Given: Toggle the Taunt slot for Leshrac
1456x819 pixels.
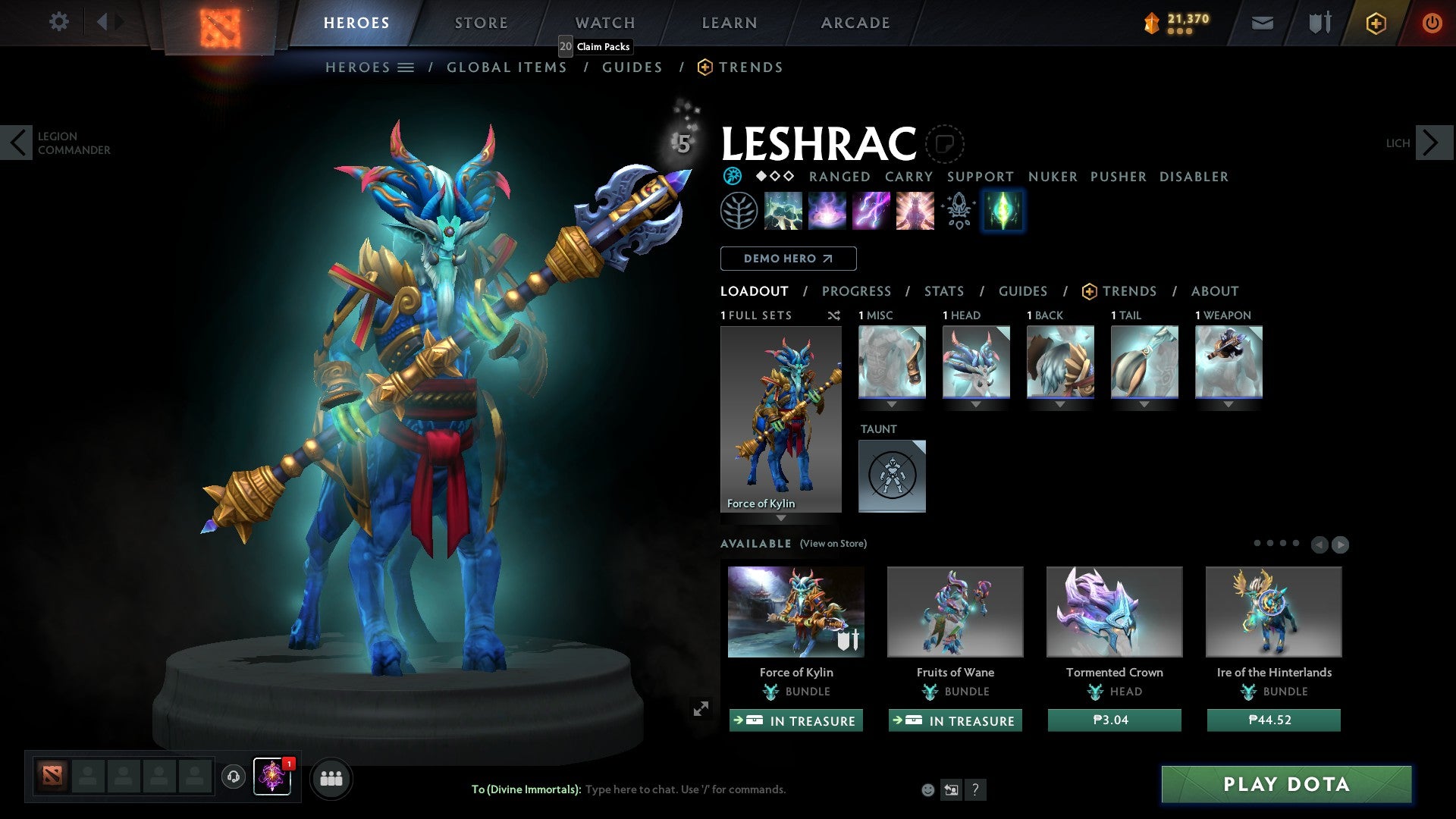Looking at the screenshot, I should point(892,475).
